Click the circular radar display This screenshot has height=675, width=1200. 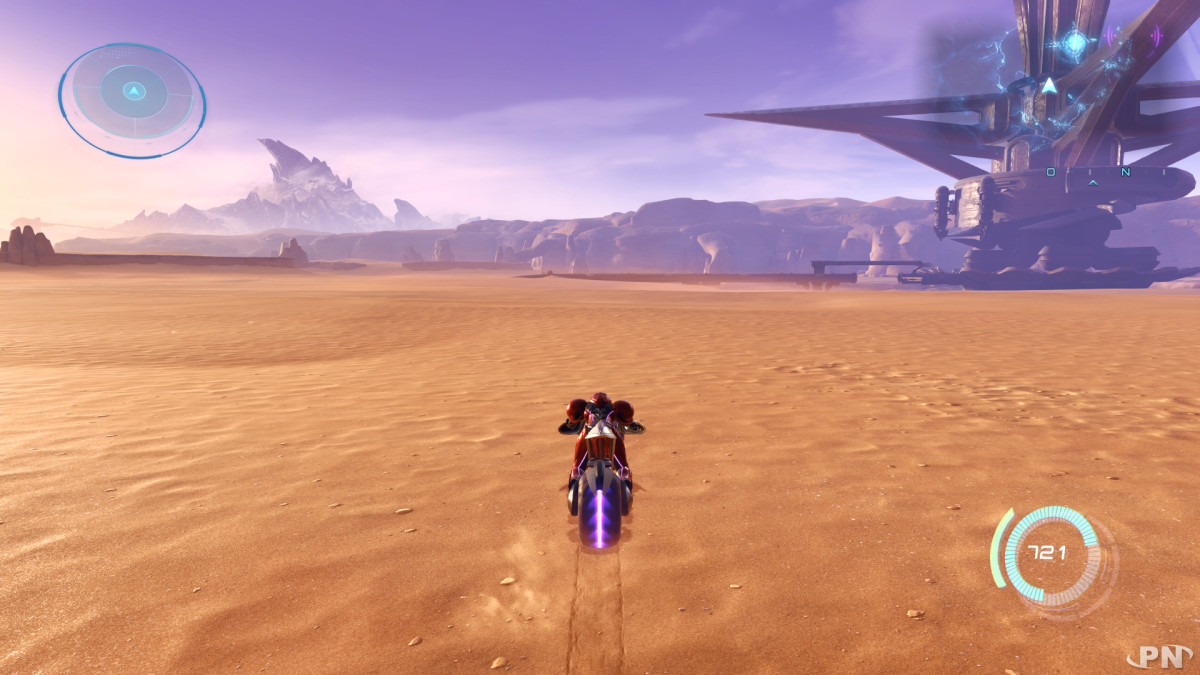[x=132, y=98]
